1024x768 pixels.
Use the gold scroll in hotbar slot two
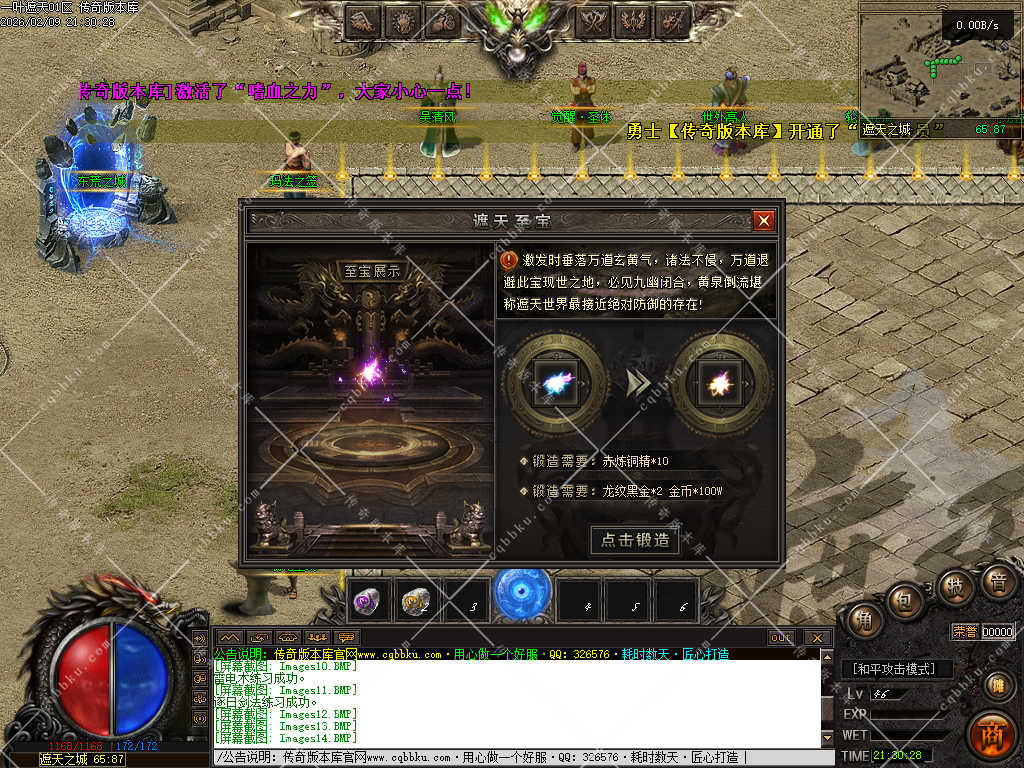coord(416,601)
